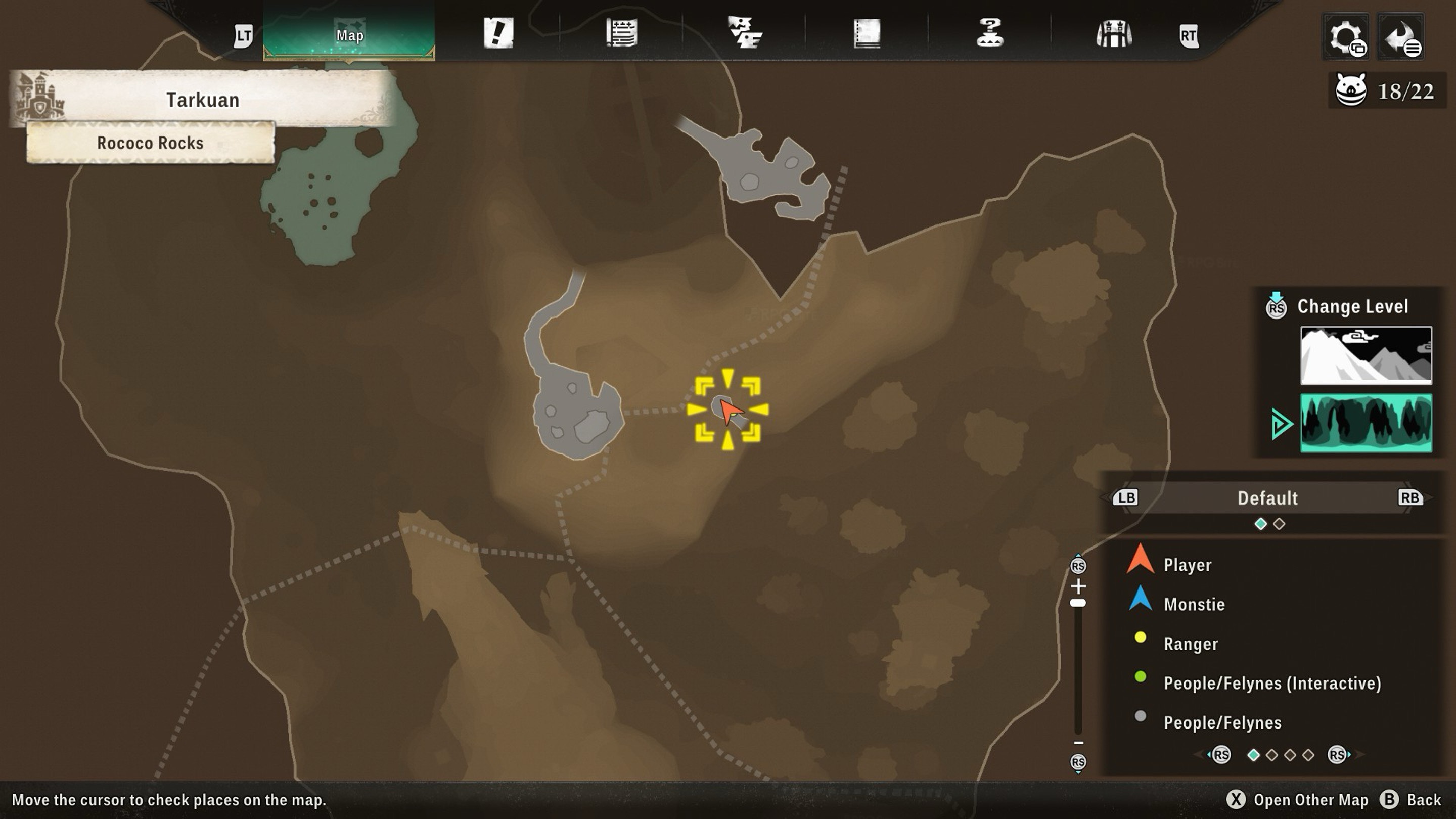This screenshot has height=819, width=1456.
Task: Open the notebook tab
Action: 867,33
